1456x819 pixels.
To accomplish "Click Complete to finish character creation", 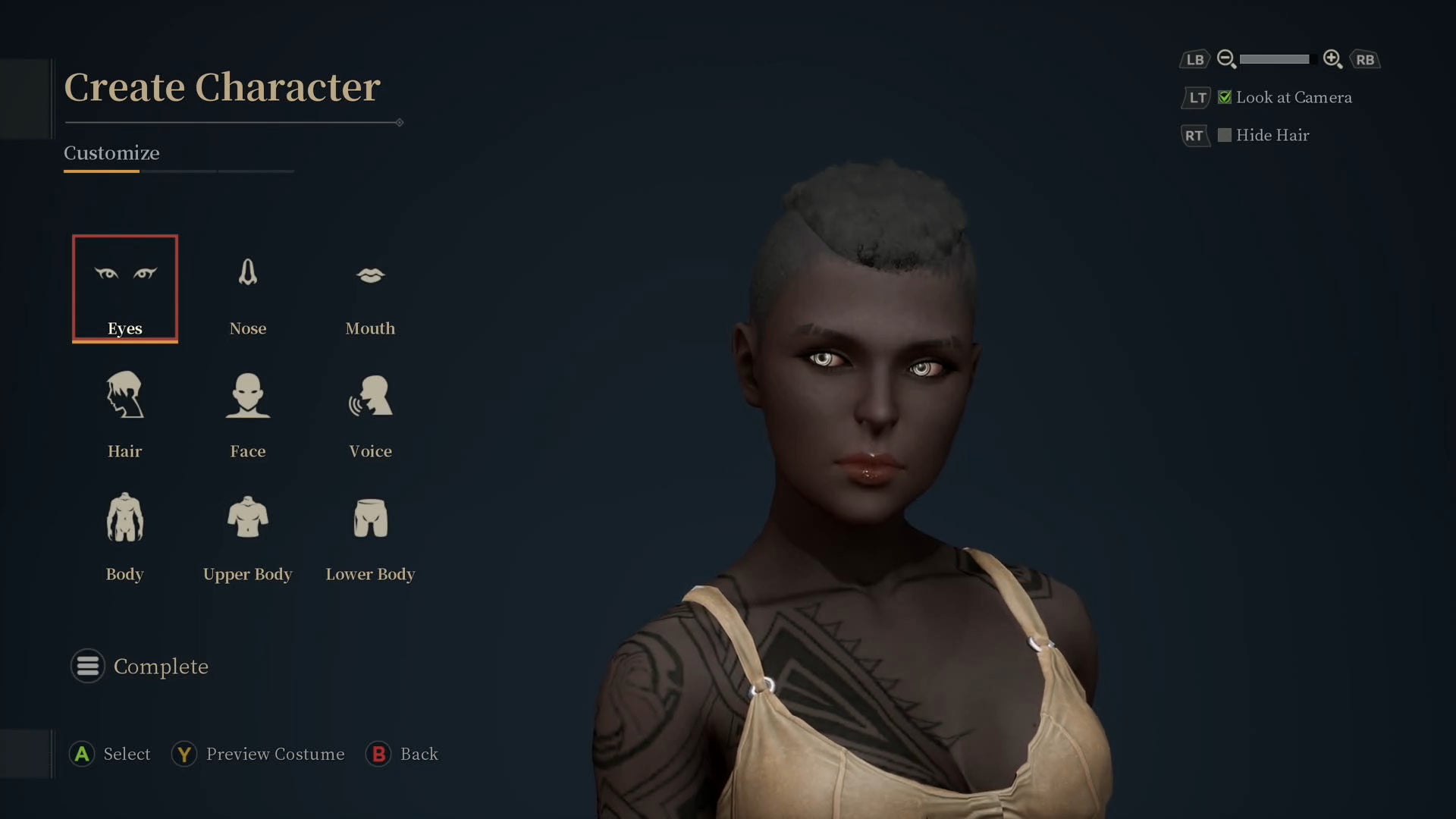I will click(161, 666).
